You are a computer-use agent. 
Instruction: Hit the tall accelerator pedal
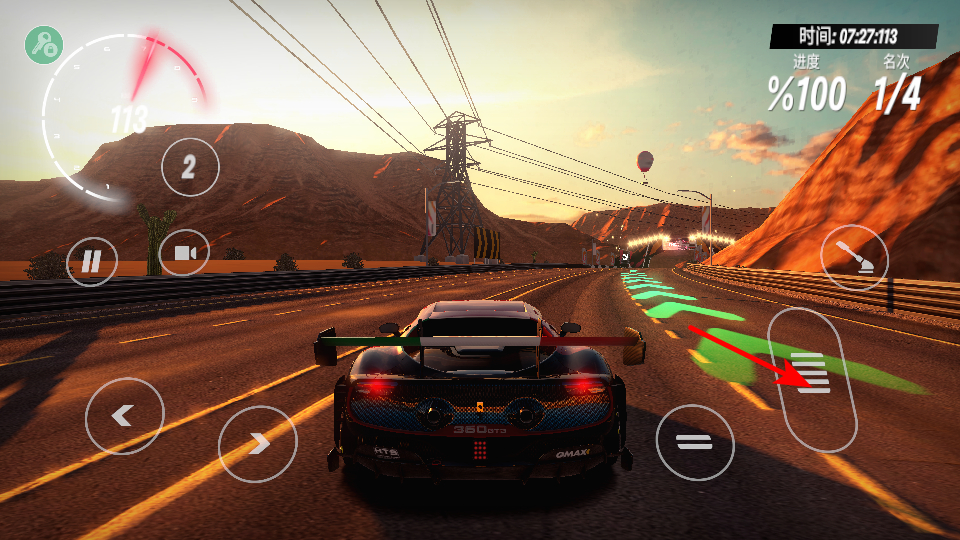point(812,380)
